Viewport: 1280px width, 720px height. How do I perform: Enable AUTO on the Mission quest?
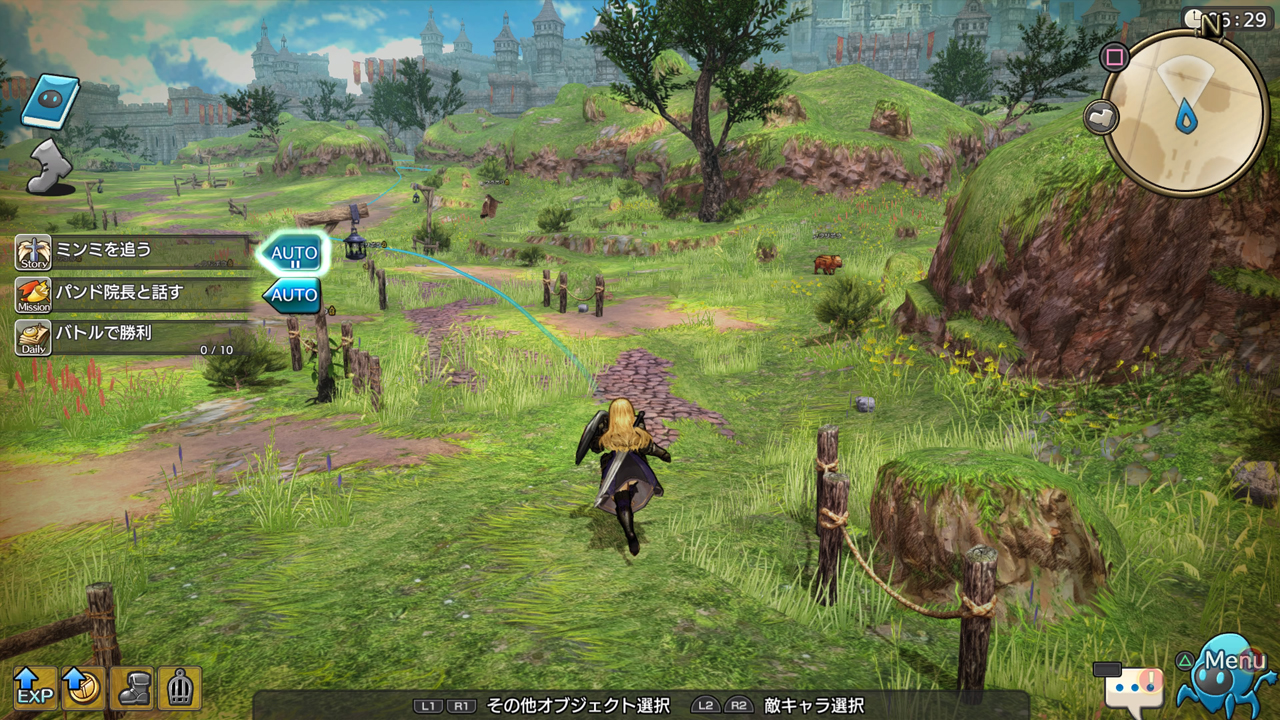292,296
